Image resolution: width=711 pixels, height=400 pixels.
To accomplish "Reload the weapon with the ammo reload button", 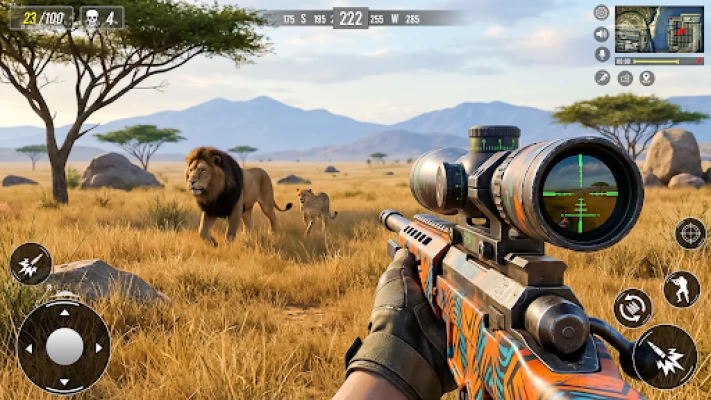I will (632, 308).
